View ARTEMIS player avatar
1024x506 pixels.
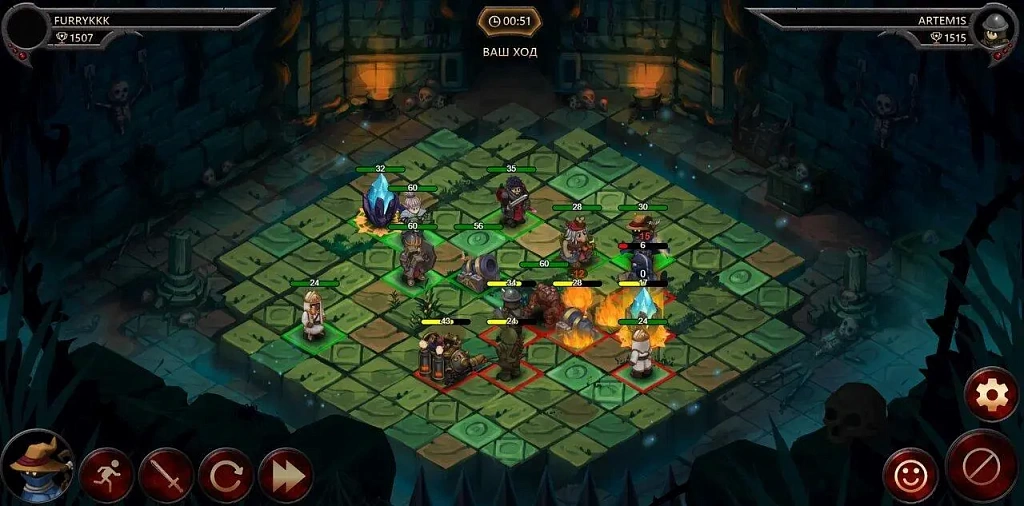point(995,28)
